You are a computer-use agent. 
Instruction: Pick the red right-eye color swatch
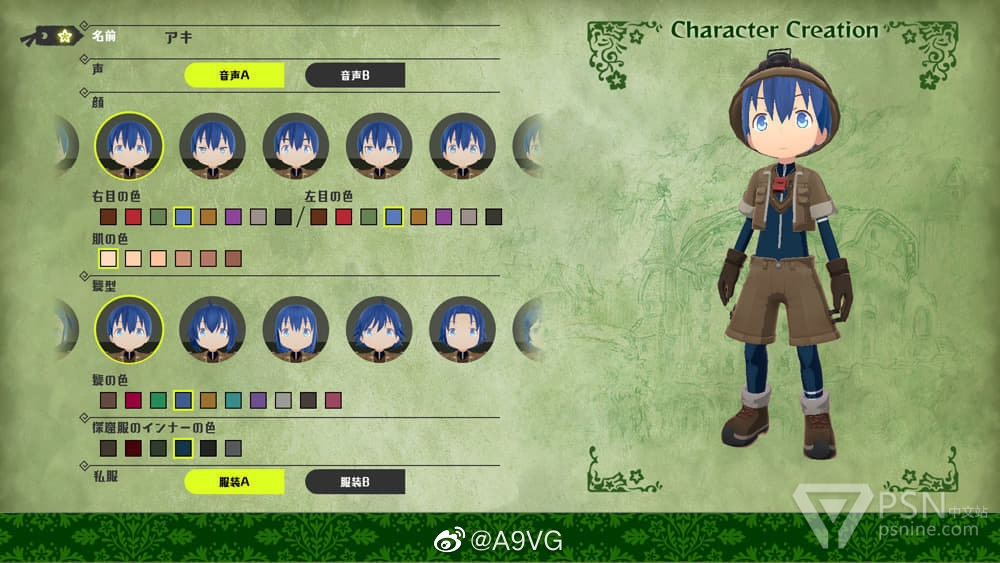[x=133, y=217]
